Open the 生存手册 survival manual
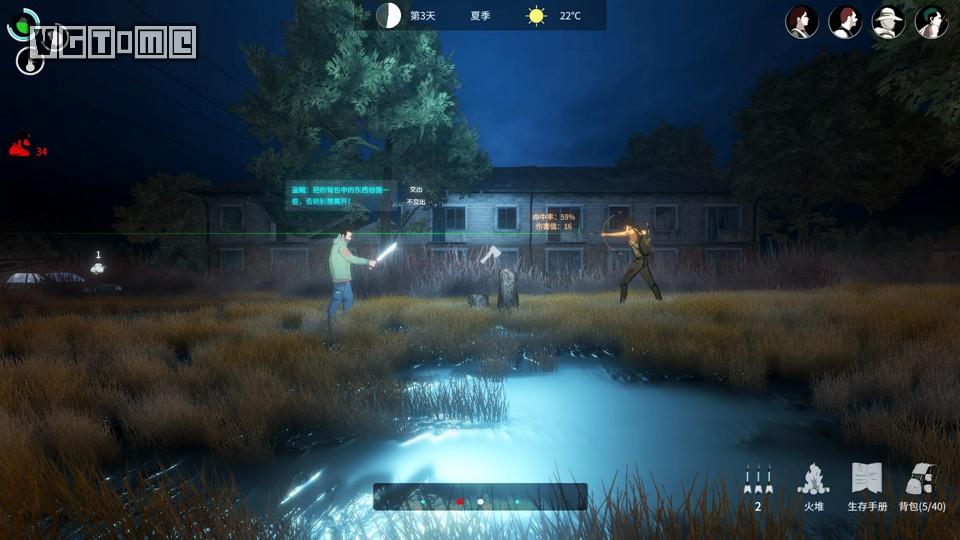Image resolution: width=960 pixels, height=540 pixels. [867, 487]
